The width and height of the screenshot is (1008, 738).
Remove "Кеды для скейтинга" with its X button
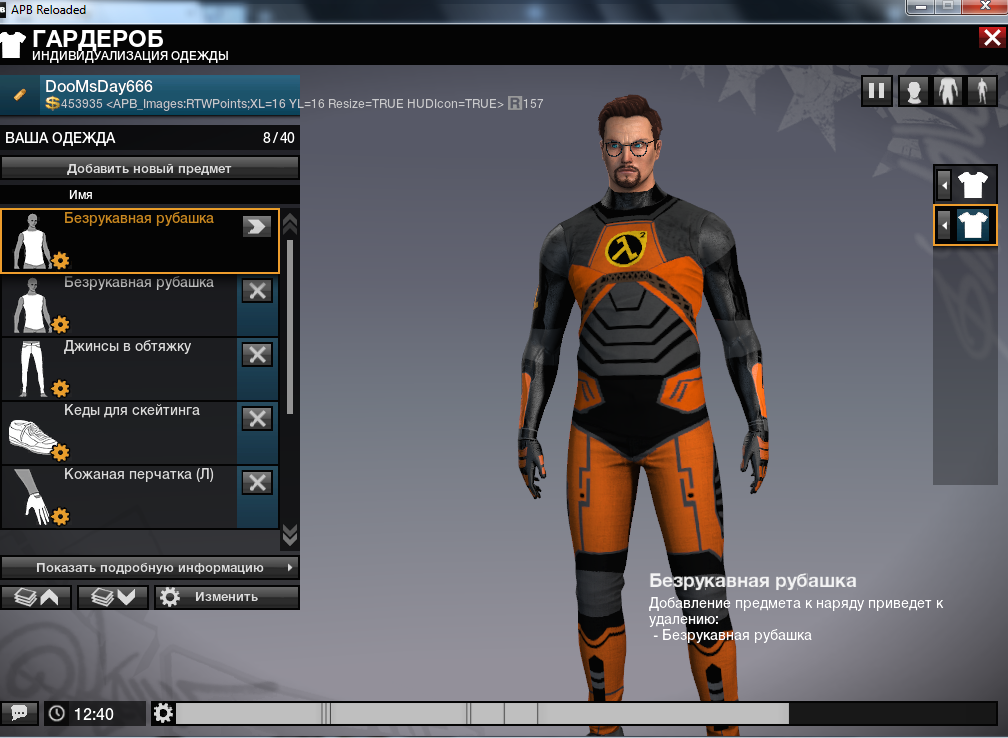(x=257, y=418)
